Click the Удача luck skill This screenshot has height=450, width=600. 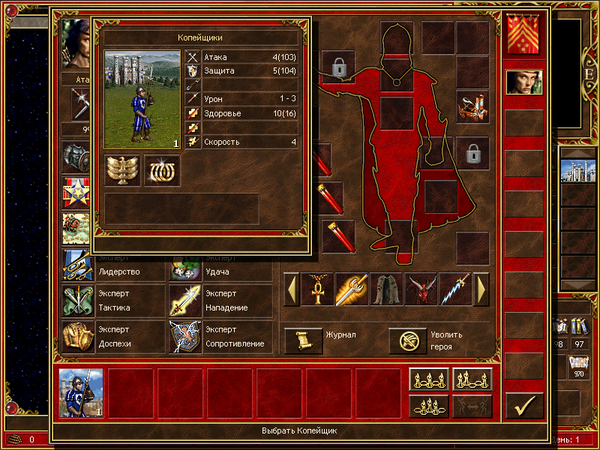point(185,268)
